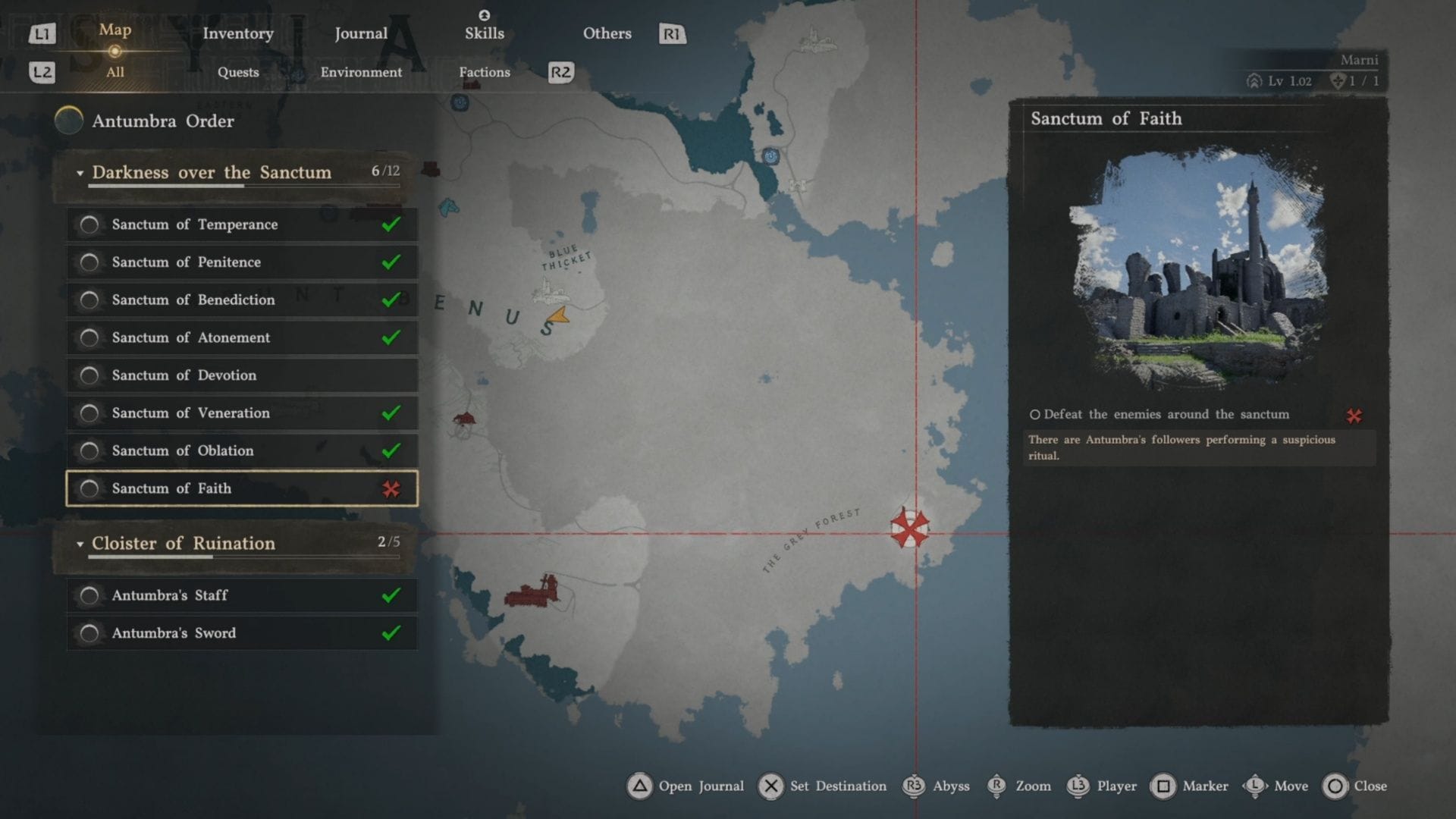Choose Sanctum of Penitence from the list

point(242,262)
